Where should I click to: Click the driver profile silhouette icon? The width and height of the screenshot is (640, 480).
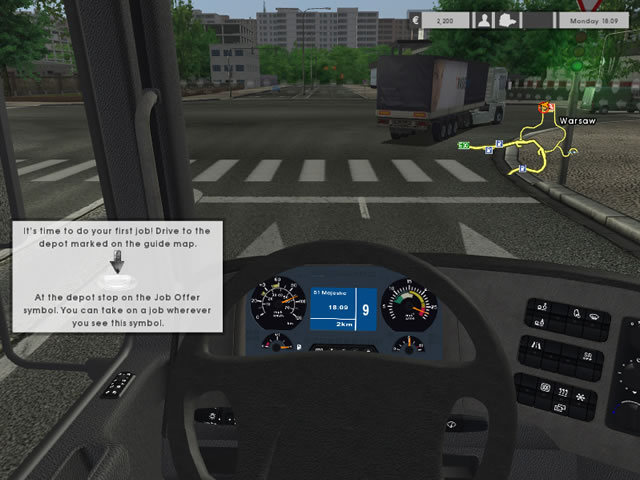pyautogui.click(x=485, y=20)
